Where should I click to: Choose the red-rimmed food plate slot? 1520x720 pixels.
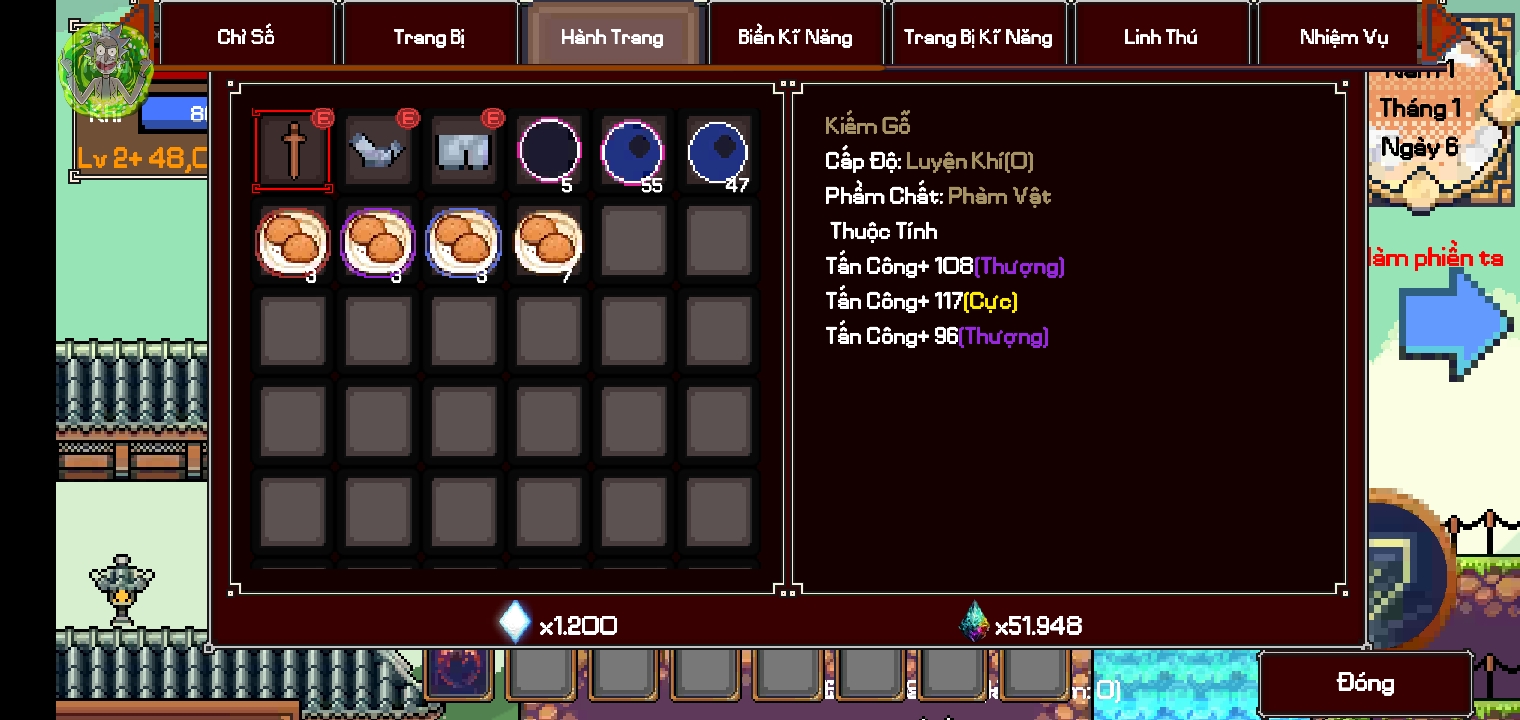pyautogui.click(x=293, y=242)
